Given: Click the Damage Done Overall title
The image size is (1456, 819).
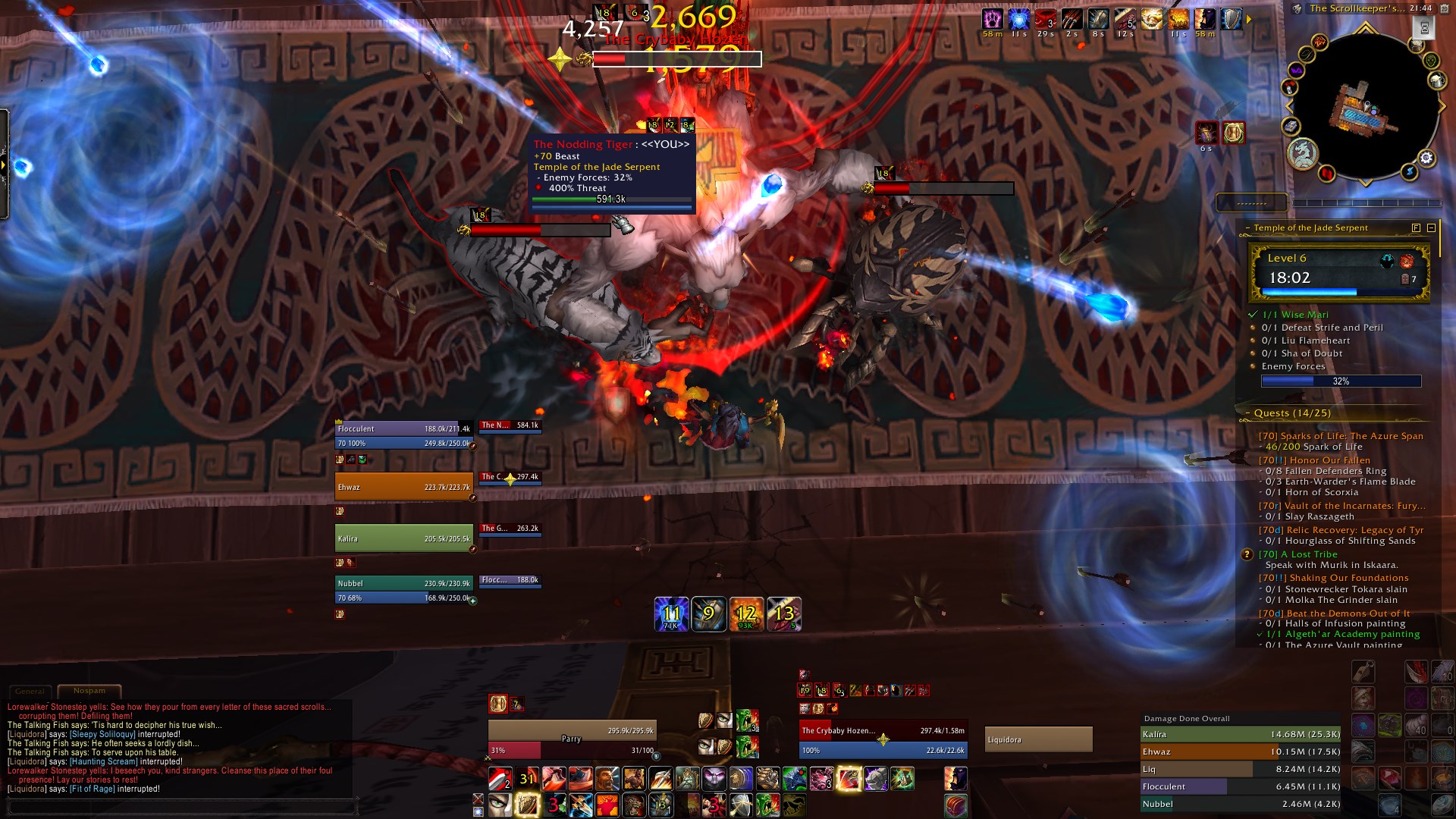Looking at the screenshot, I should click(1187, 718).
